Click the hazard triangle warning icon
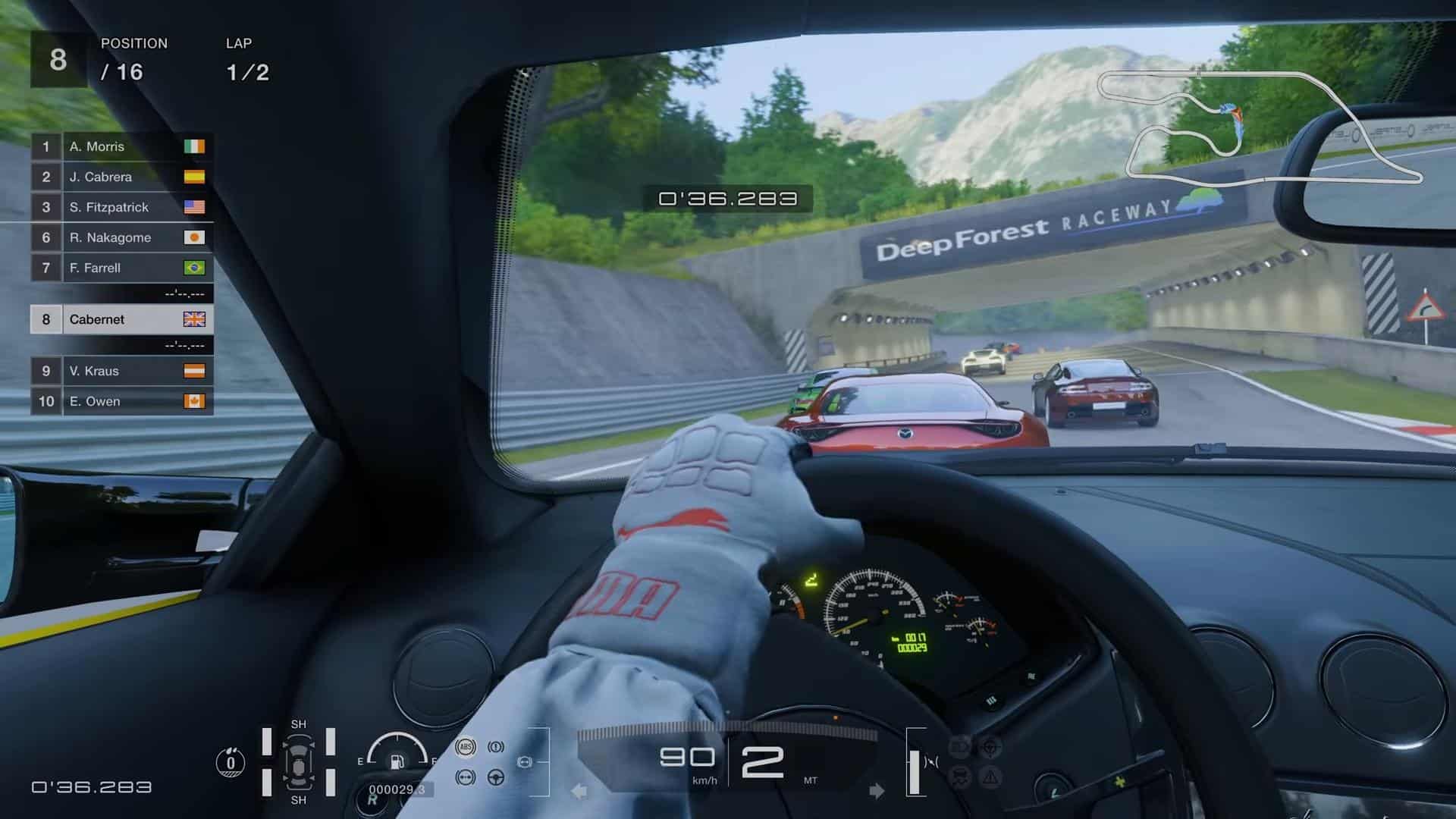The width and height of the screenshot is (1456, 819). click(x=990, y=777)
